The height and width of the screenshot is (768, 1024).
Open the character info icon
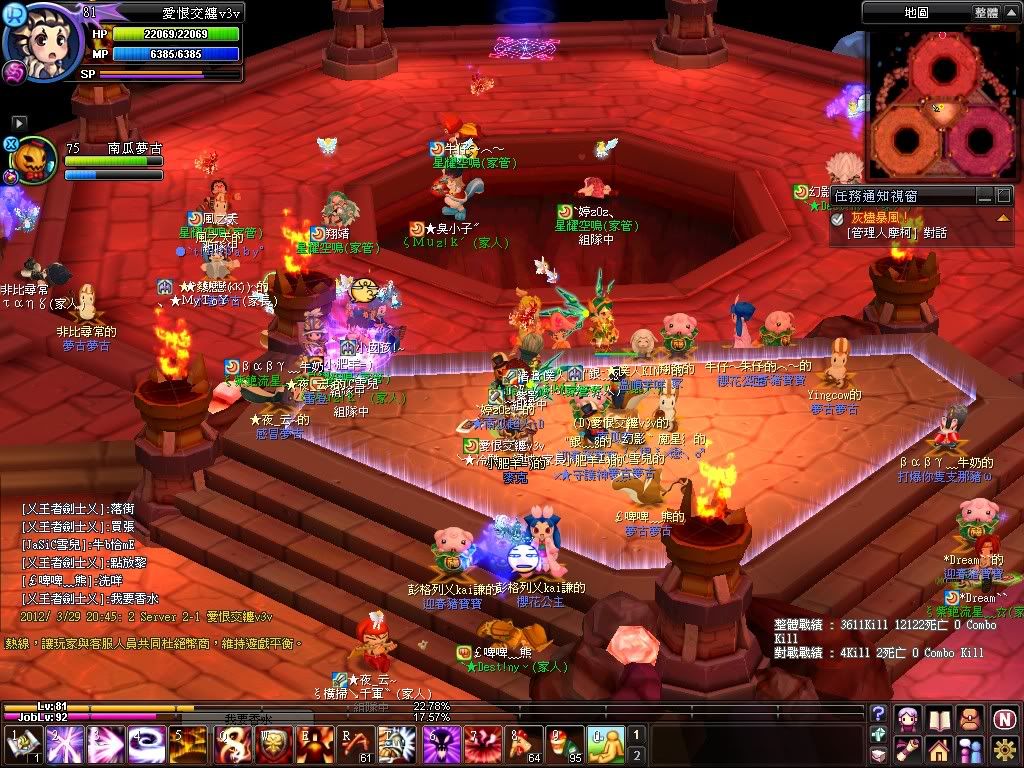[908, 717]
